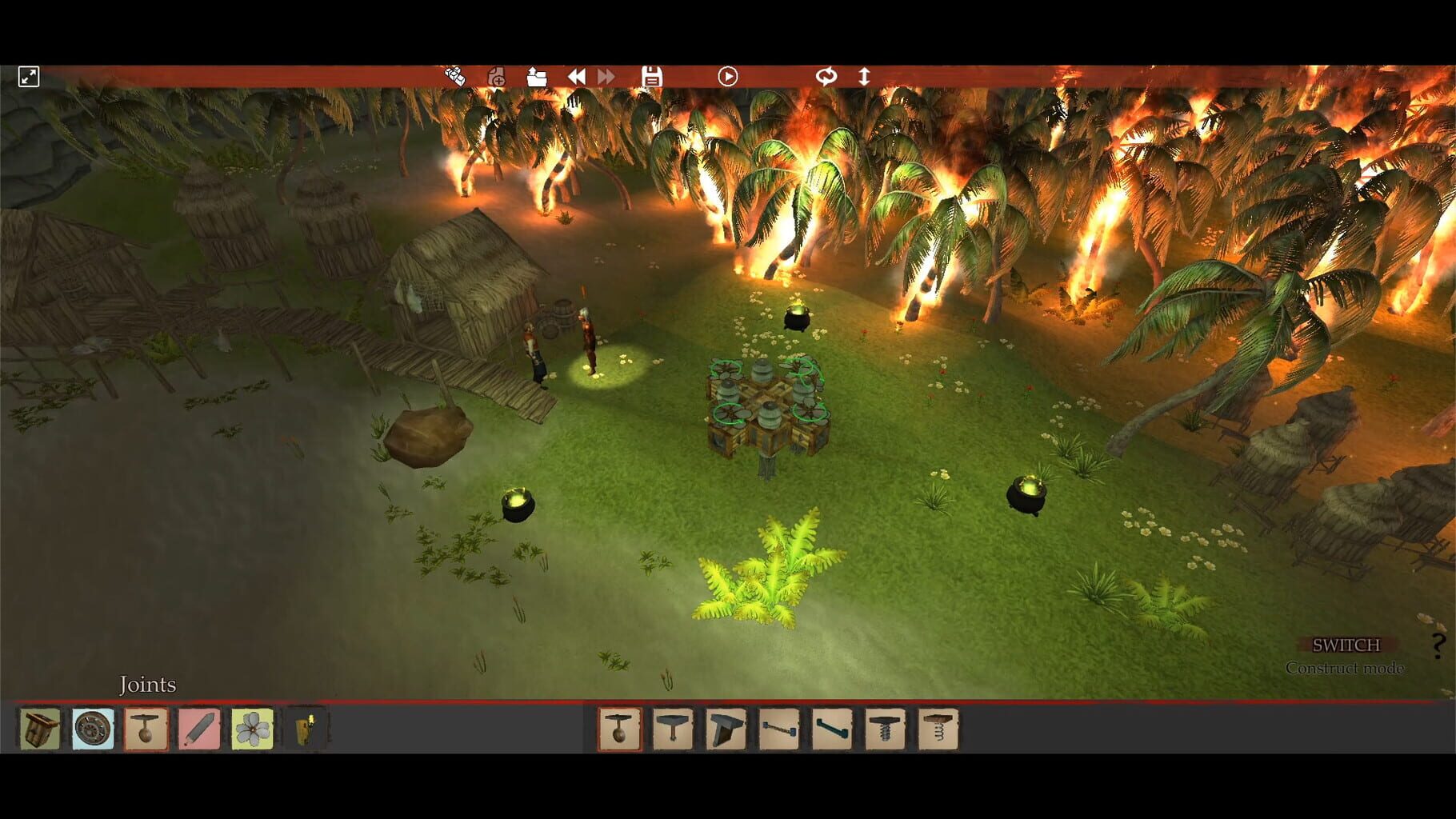Click the redo arrow
Viewport: 1456px width, 819px height.
[x=605, y=76]
